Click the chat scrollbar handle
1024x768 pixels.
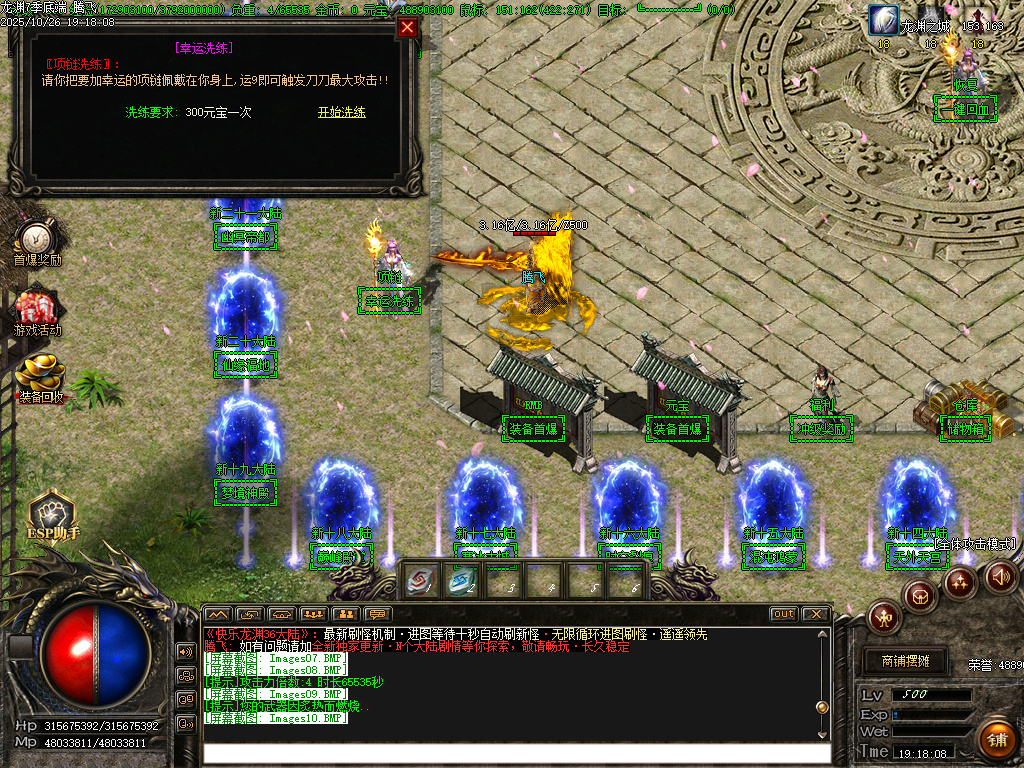(x=822, y=707)
